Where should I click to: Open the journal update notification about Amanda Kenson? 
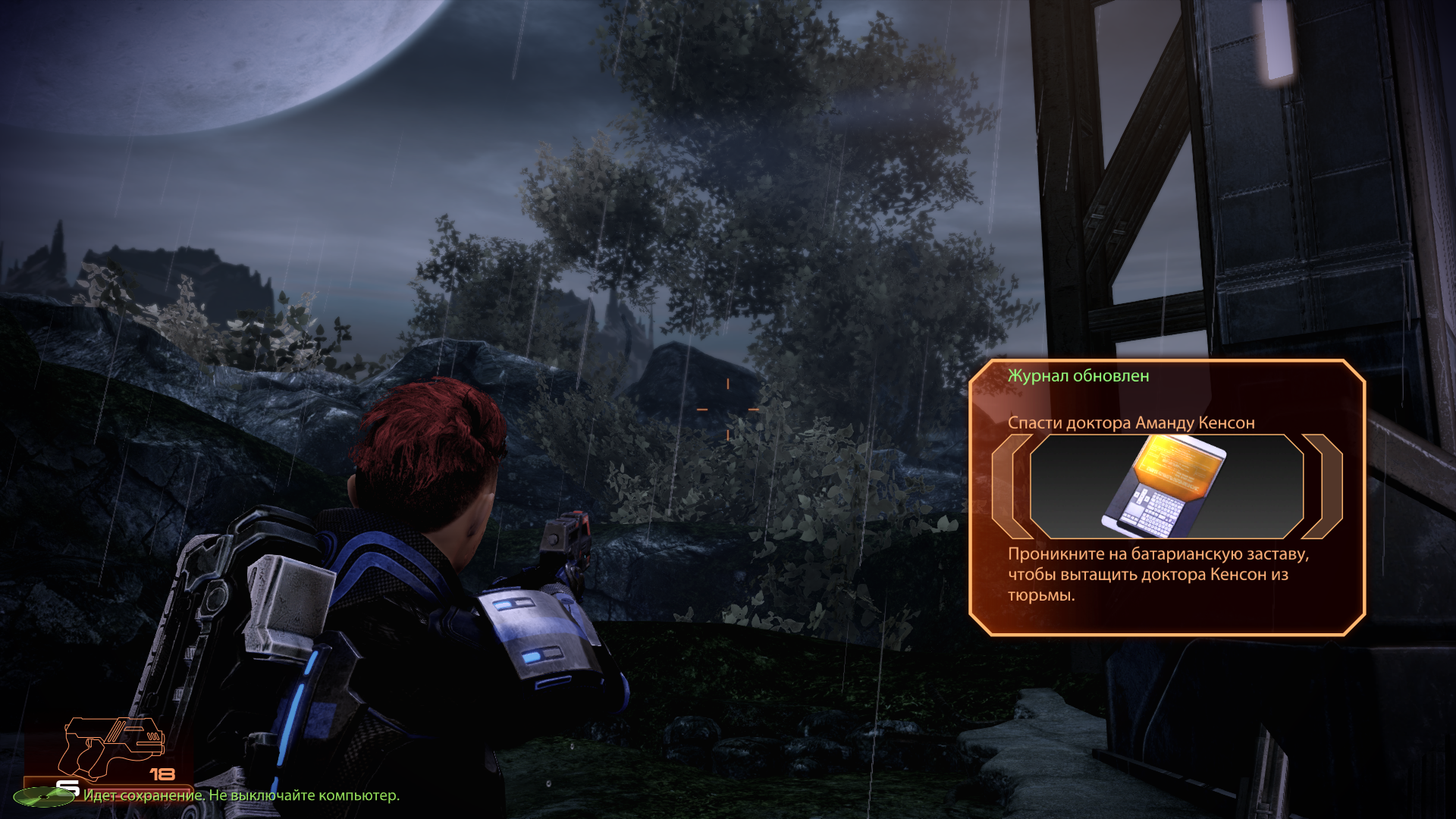(1131, 422)
